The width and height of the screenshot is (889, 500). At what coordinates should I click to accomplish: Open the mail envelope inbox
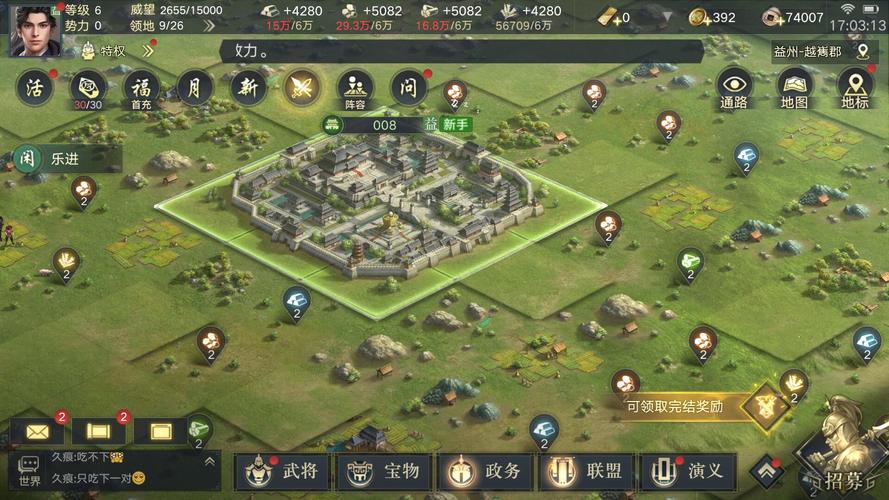click(x=38, y=432)
